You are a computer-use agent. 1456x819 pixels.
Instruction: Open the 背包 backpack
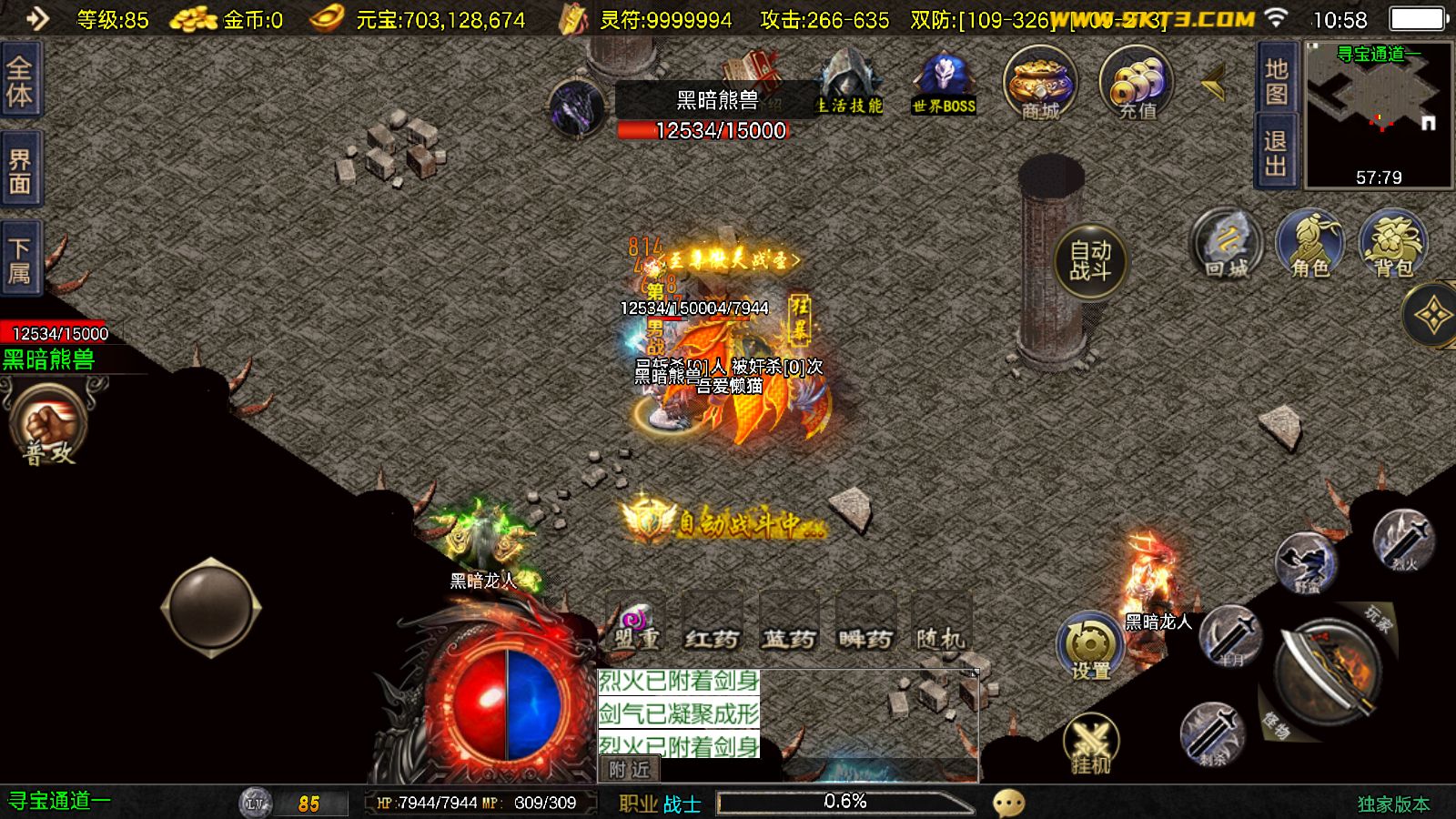[x=1392, y=244]
